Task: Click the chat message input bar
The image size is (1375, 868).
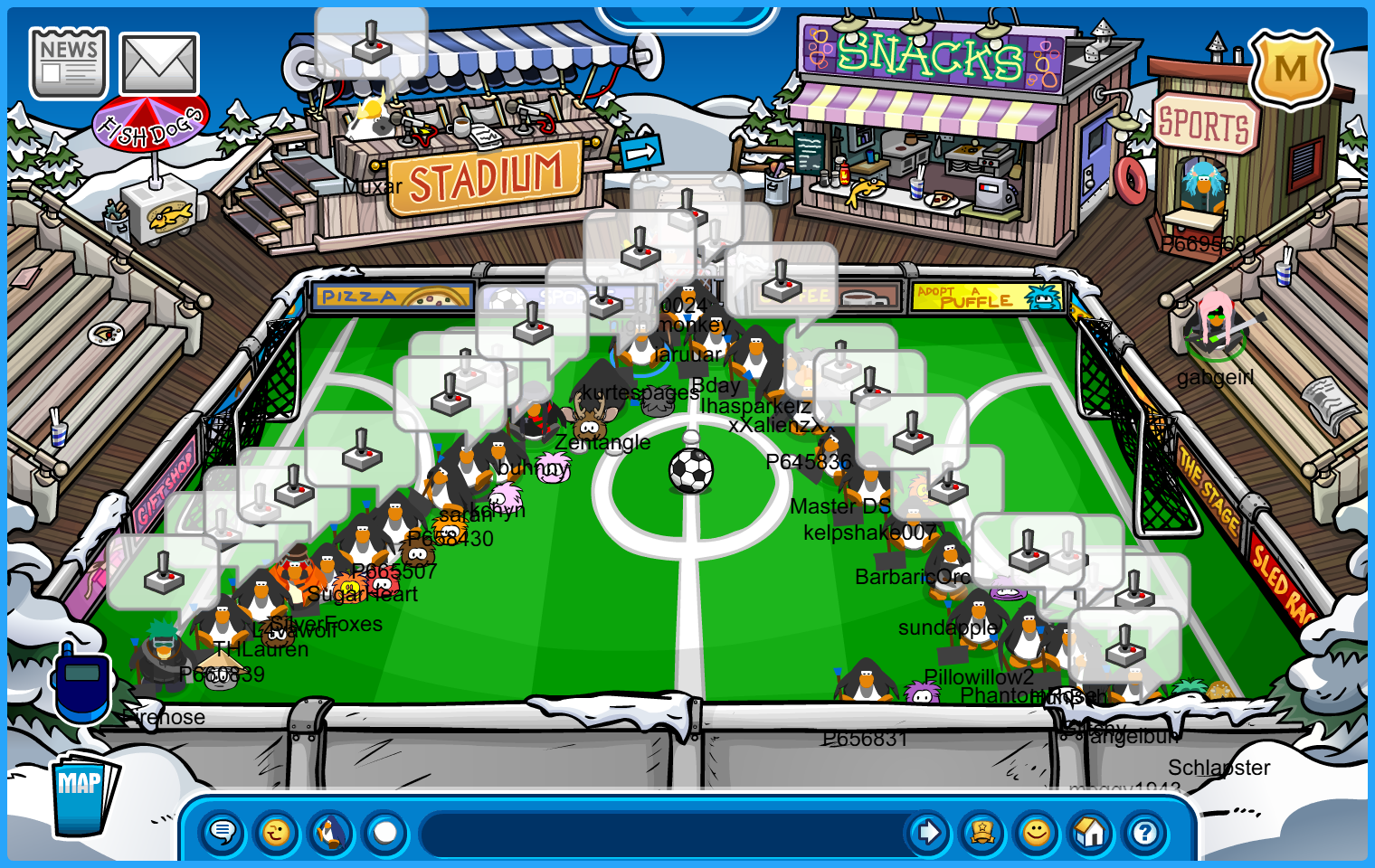Action: 665,832
